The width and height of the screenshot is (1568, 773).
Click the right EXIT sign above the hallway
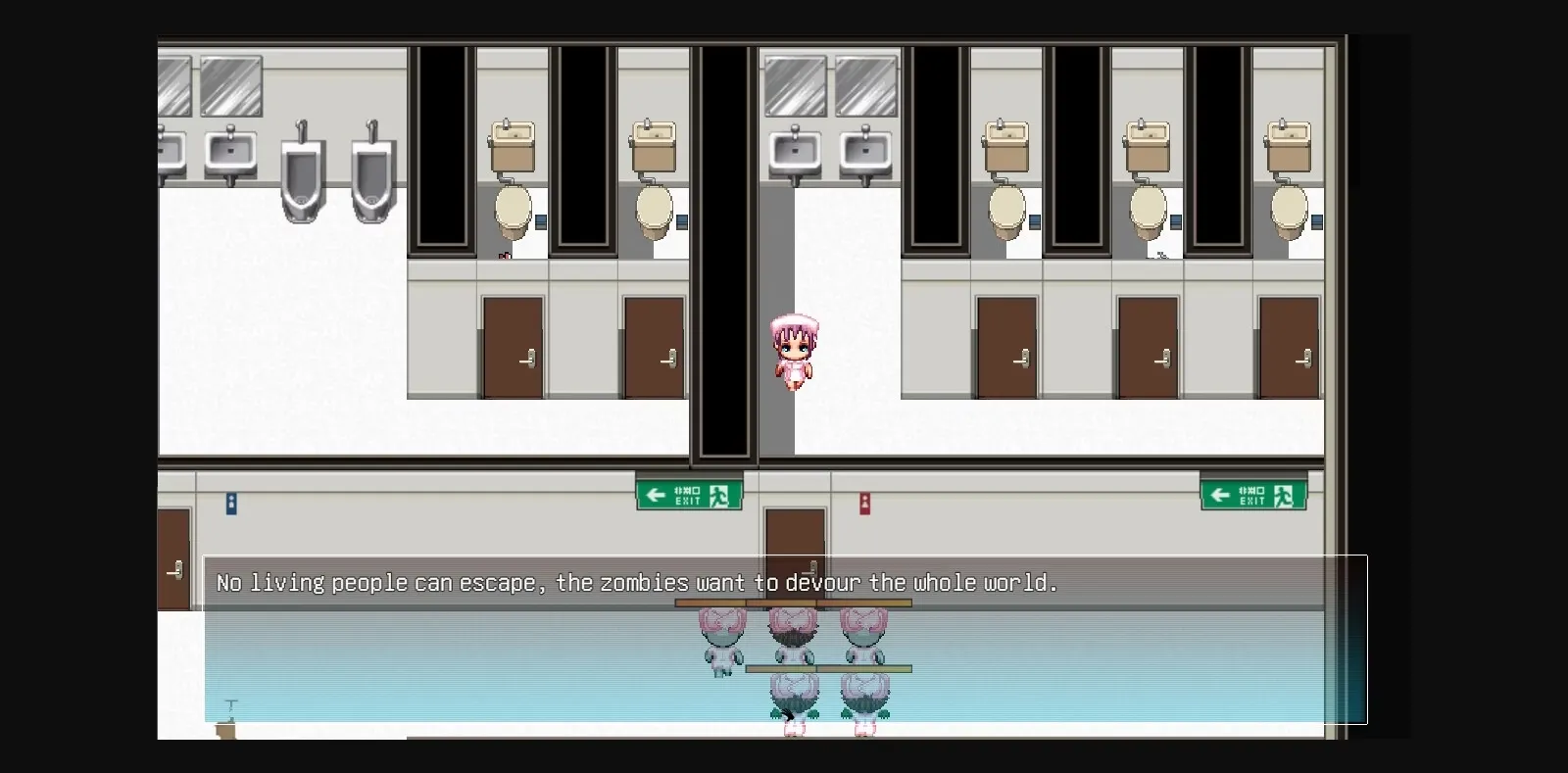click(x=1253, y=494)
